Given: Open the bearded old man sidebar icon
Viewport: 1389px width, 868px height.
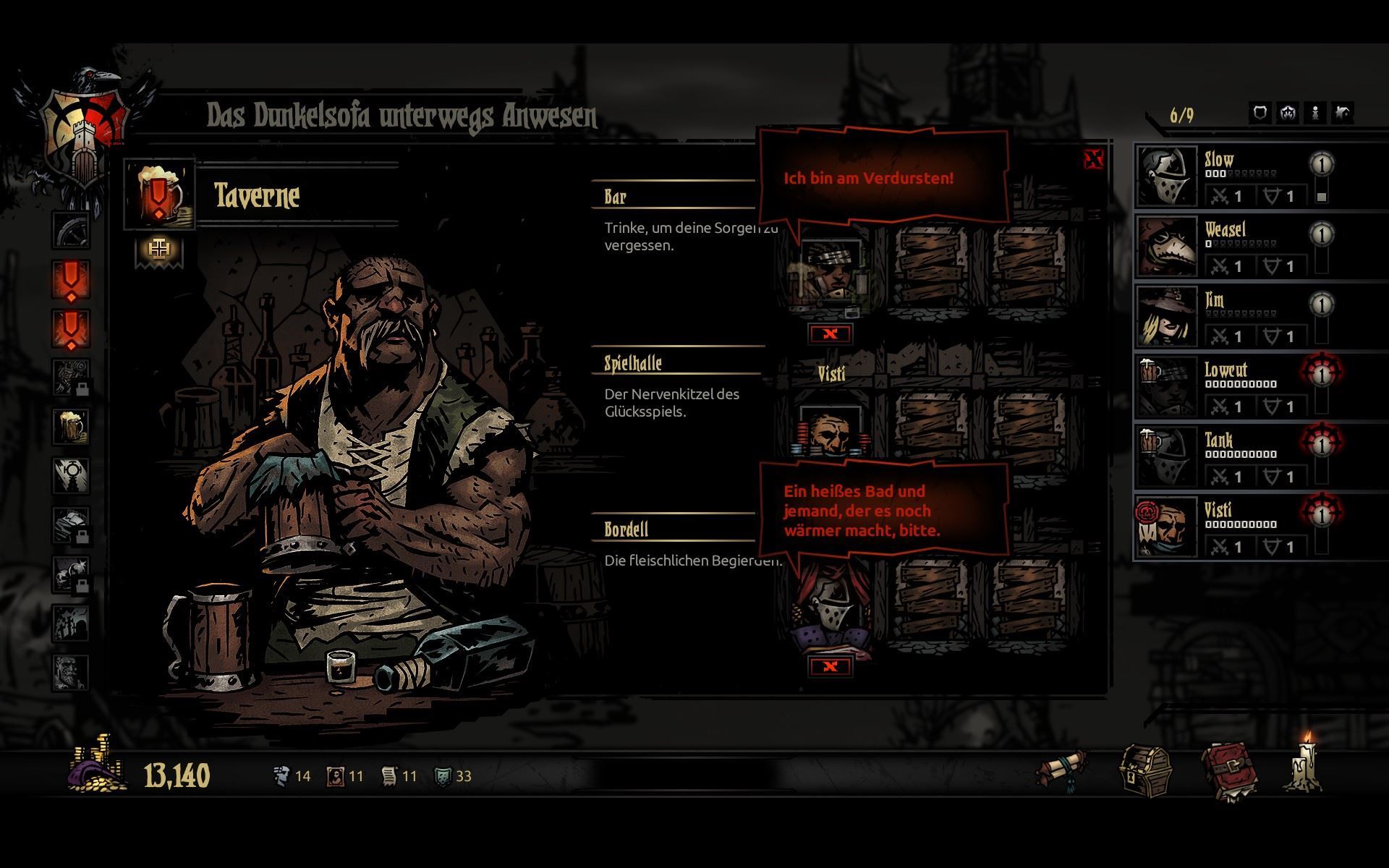Looking at the screenshot, I should click(71, 672).
